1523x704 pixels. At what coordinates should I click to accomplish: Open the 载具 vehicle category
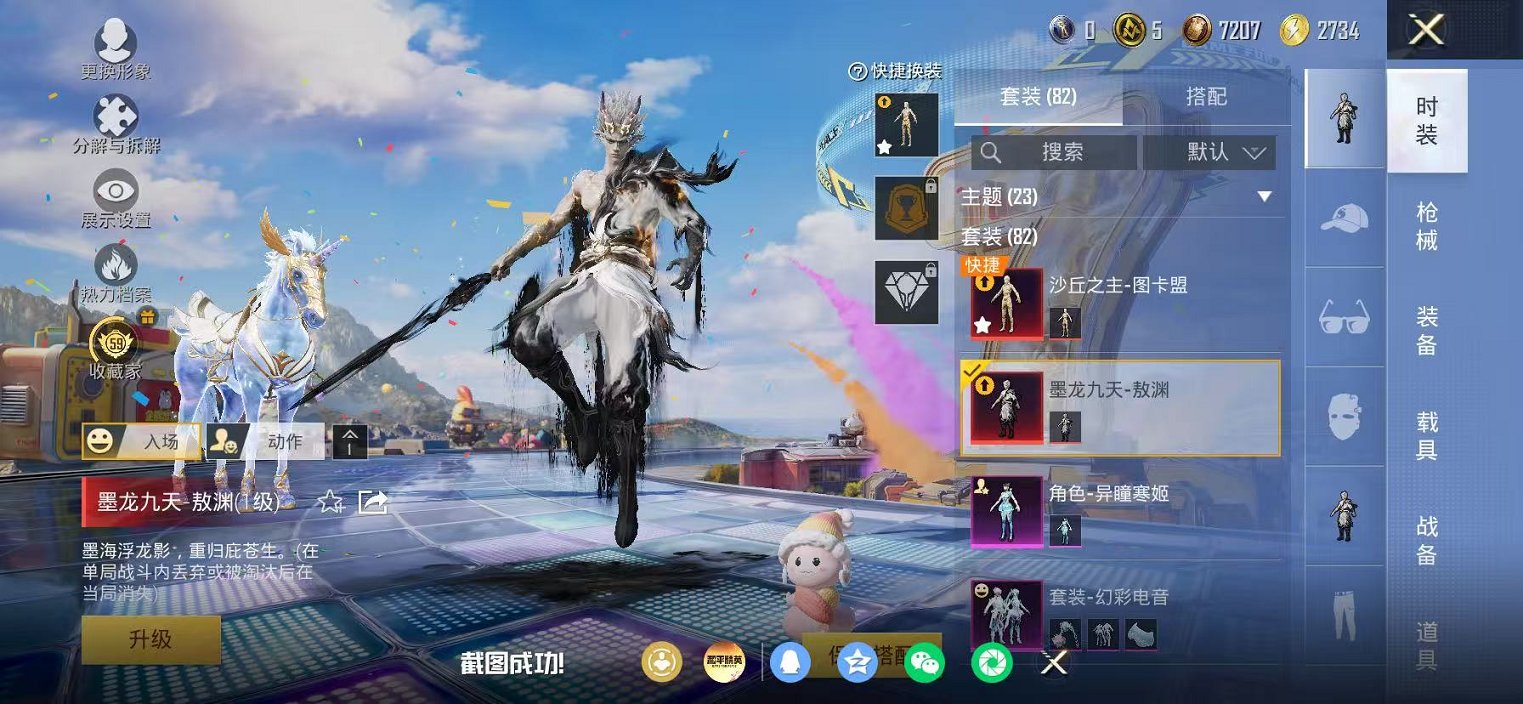[1427, 436]
